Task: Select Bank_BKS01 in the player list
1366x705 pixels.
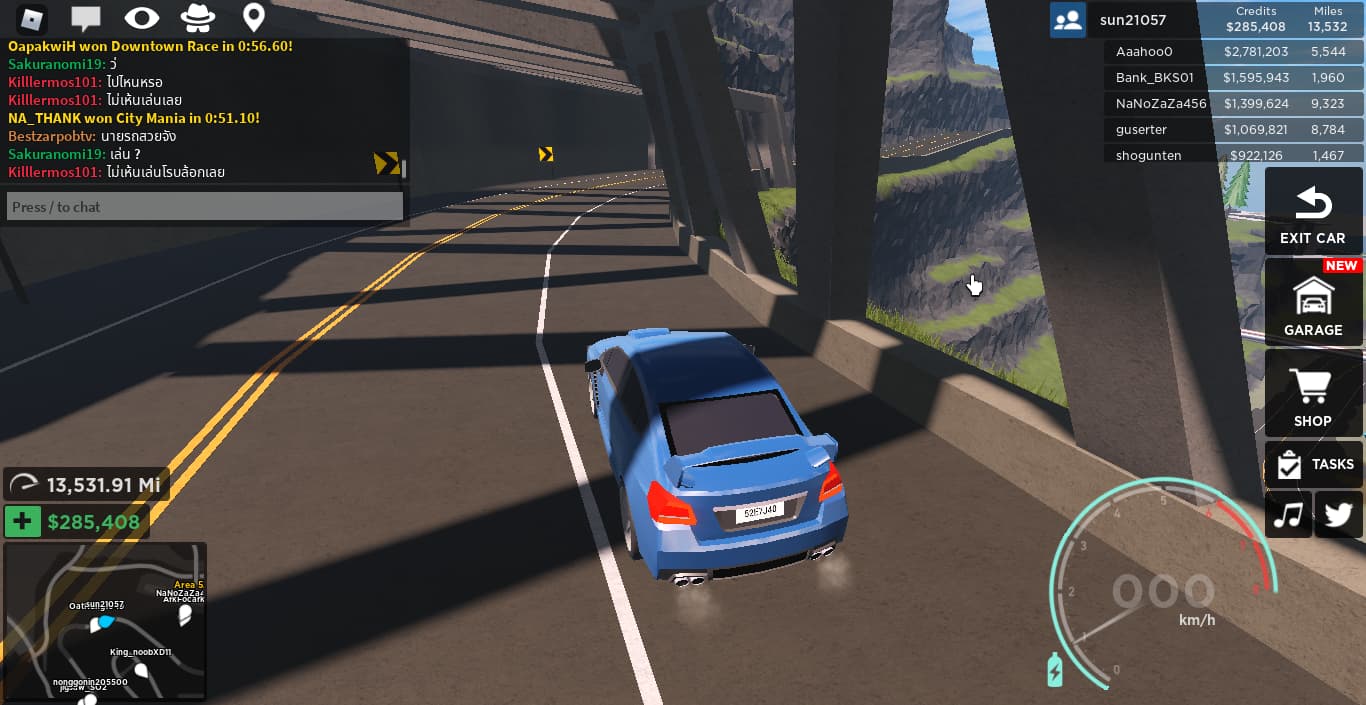Action: 1233,77
